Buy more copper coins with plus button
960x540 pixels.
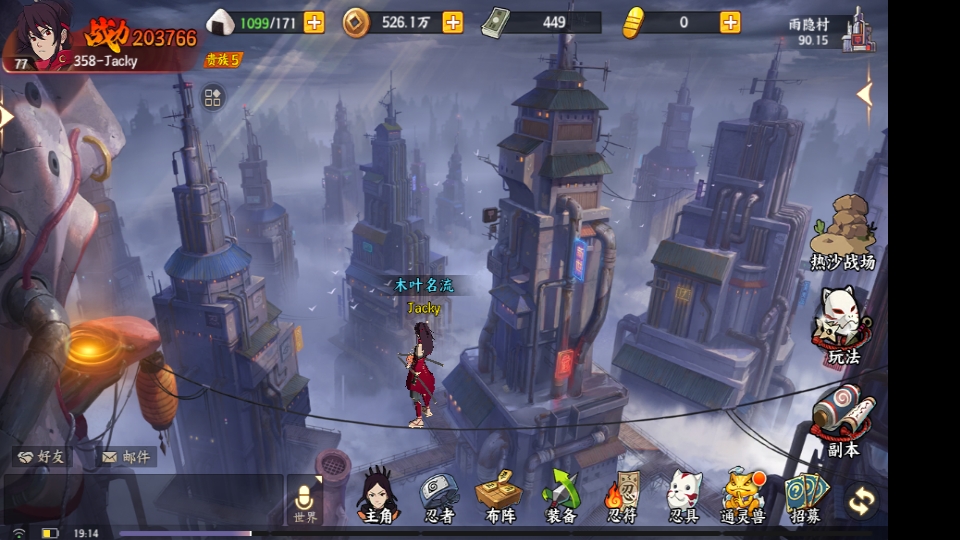point(453,22)
